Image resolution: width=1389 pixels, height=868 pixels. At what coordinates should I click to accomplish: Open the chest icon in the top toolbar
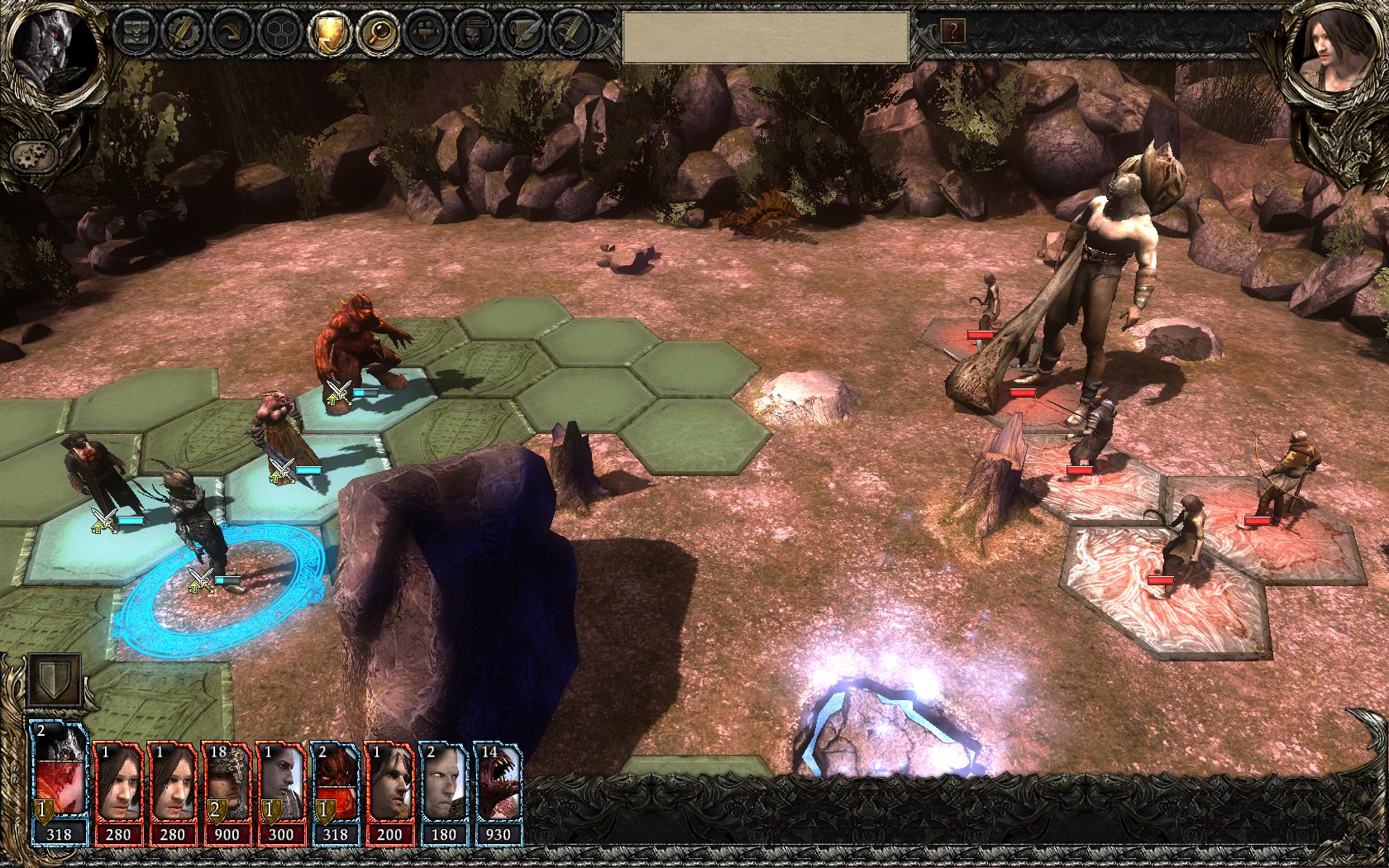[135, 32]
